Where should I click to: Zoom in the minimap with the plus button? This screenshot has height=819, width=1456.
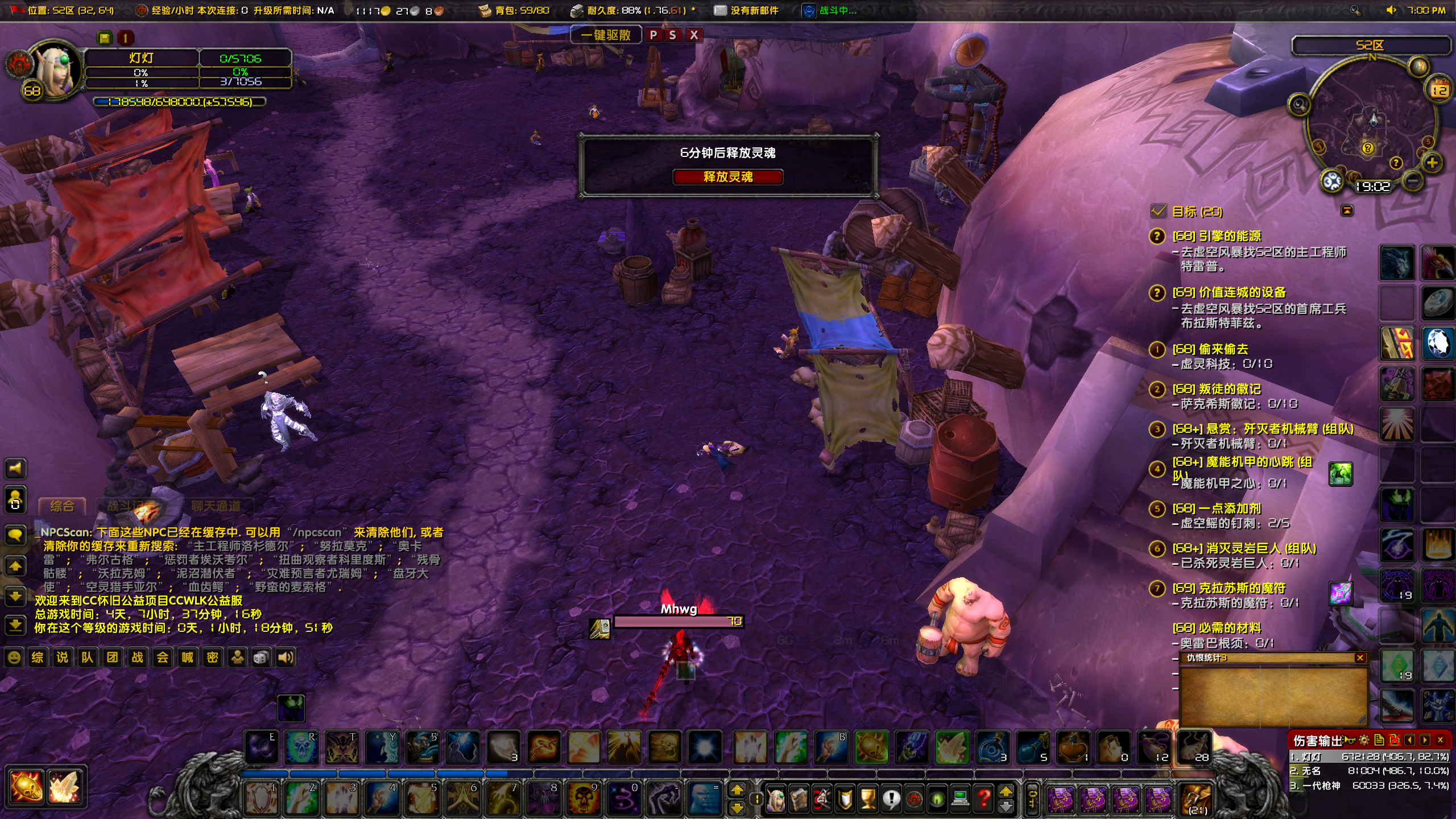(x=1432, y=163)
